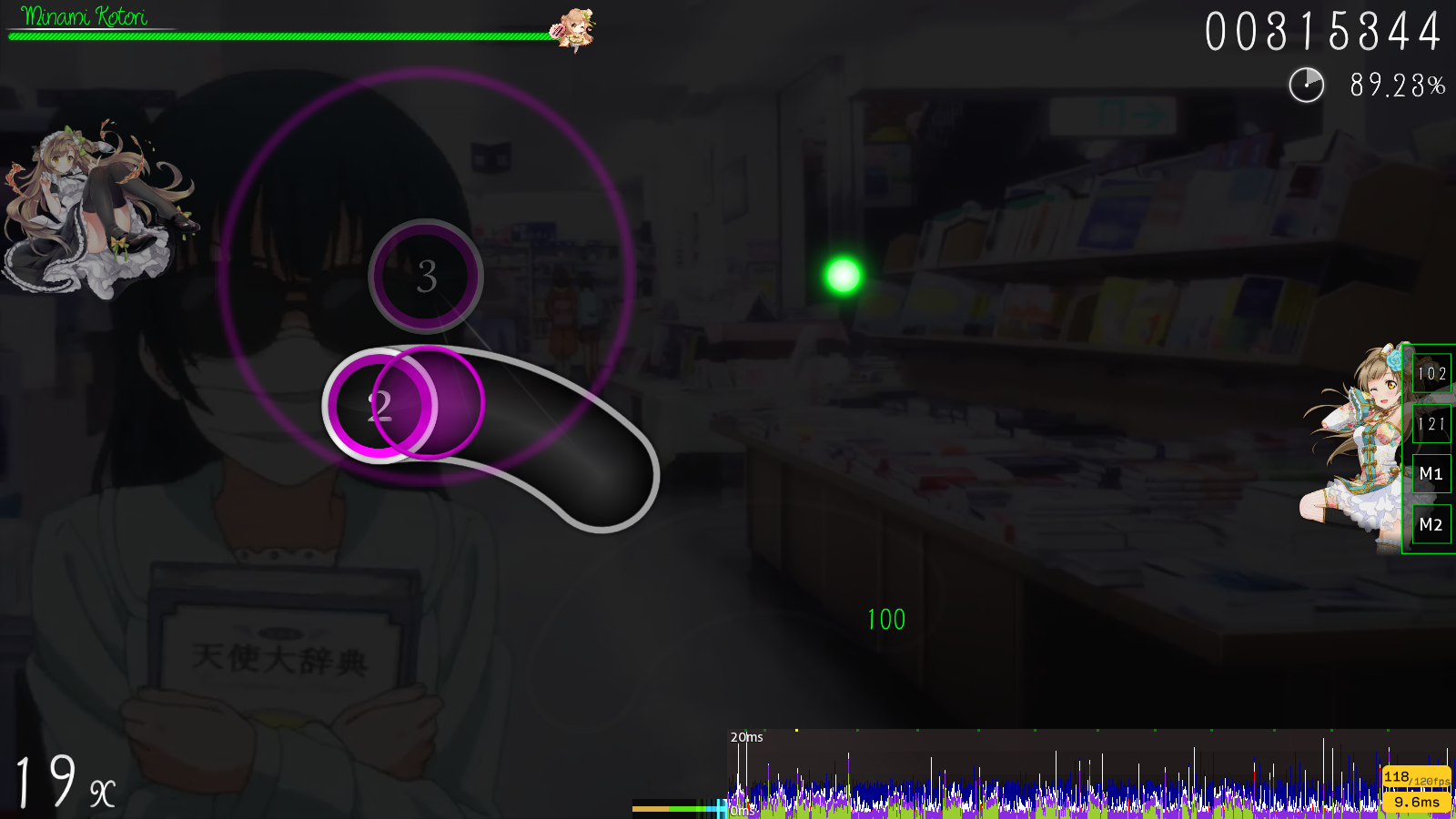Select the 89.23% accuracy readout
Image resolution: width=1456 pixels, height=819 pixels.
point(1395,87)
